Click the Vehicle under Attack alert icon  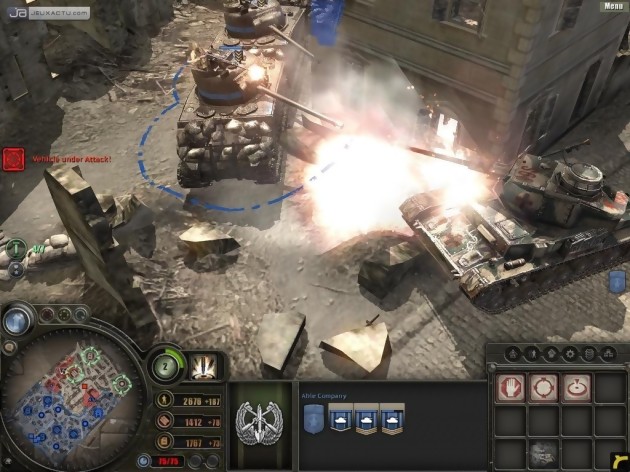[12, 157]
